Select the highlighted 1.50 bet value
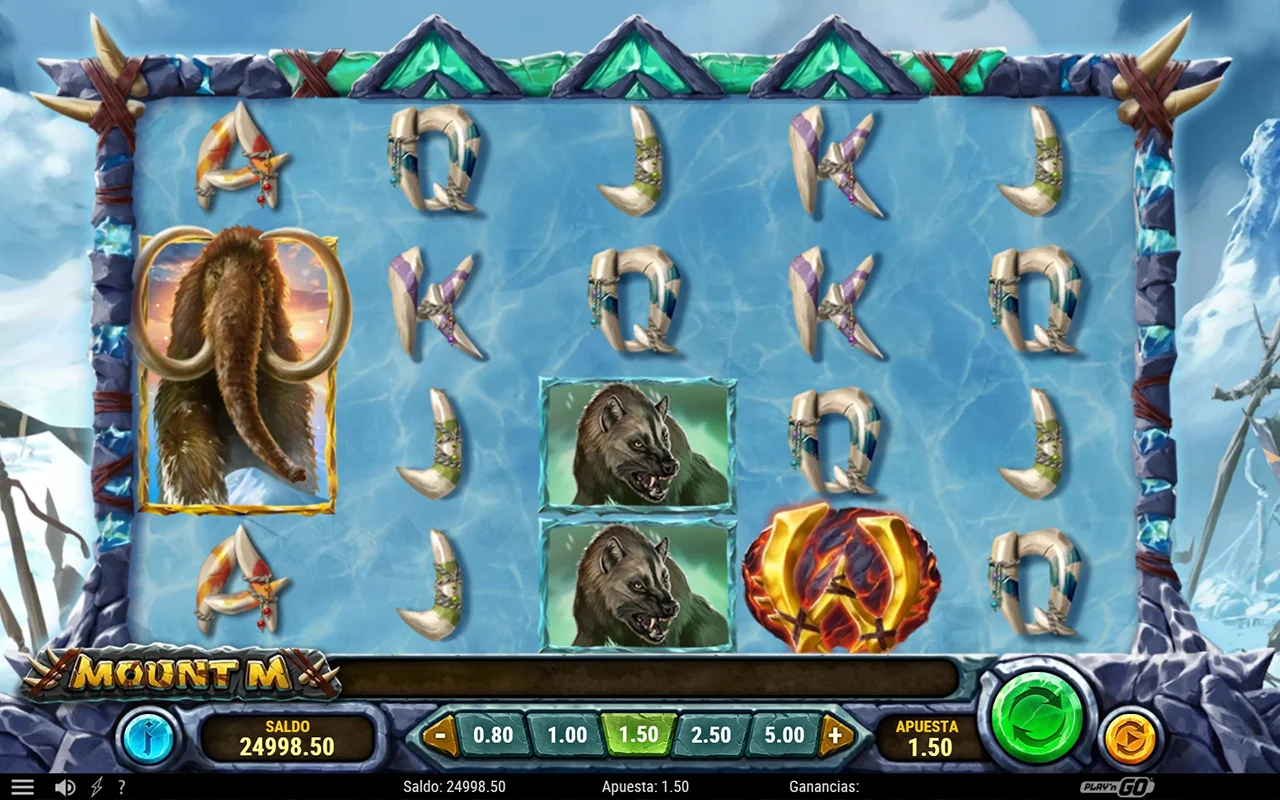 click(x=638, y=736)
